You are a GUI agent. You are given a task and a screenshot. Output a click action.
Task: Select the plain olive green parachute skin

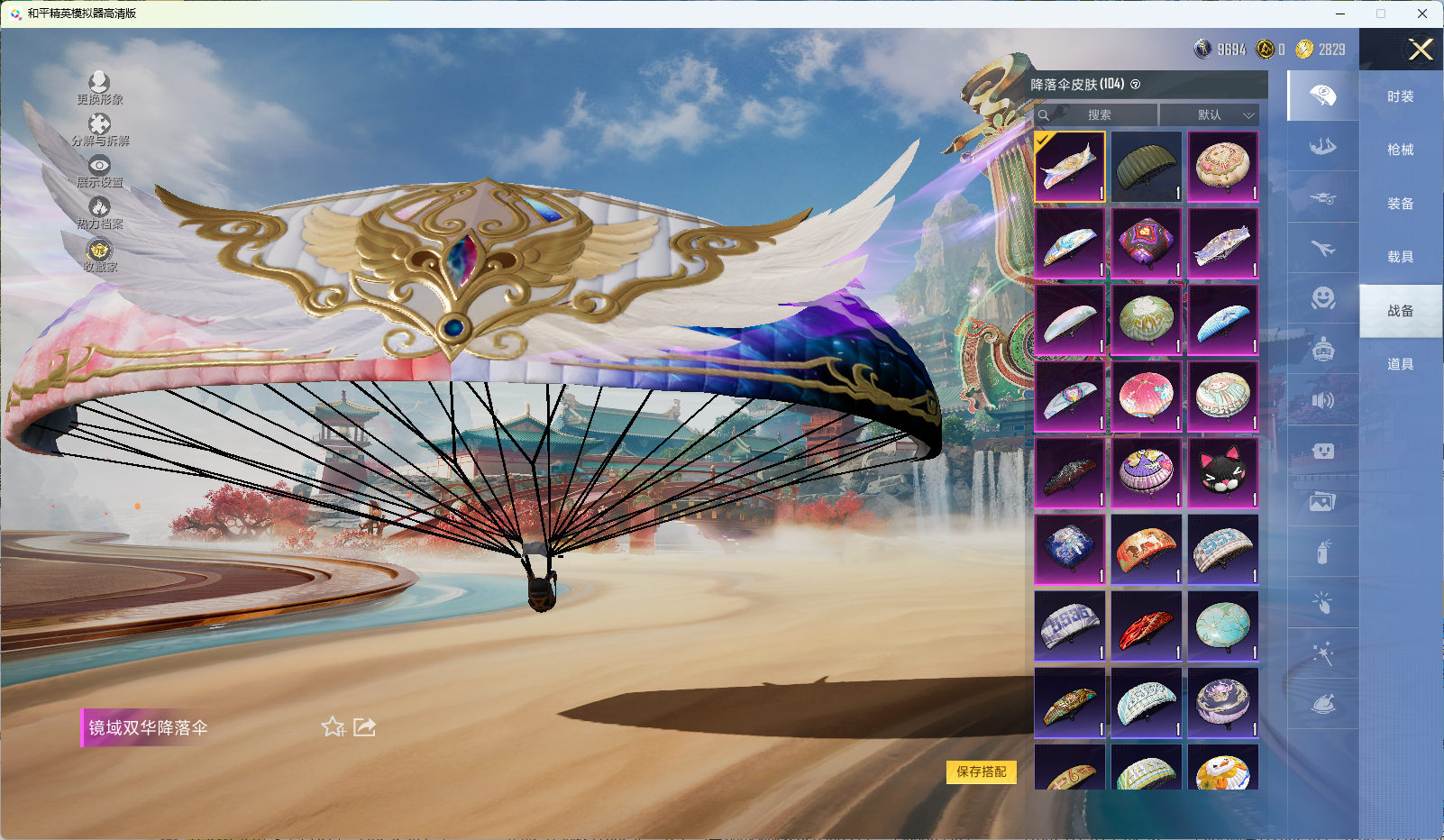1146,167
